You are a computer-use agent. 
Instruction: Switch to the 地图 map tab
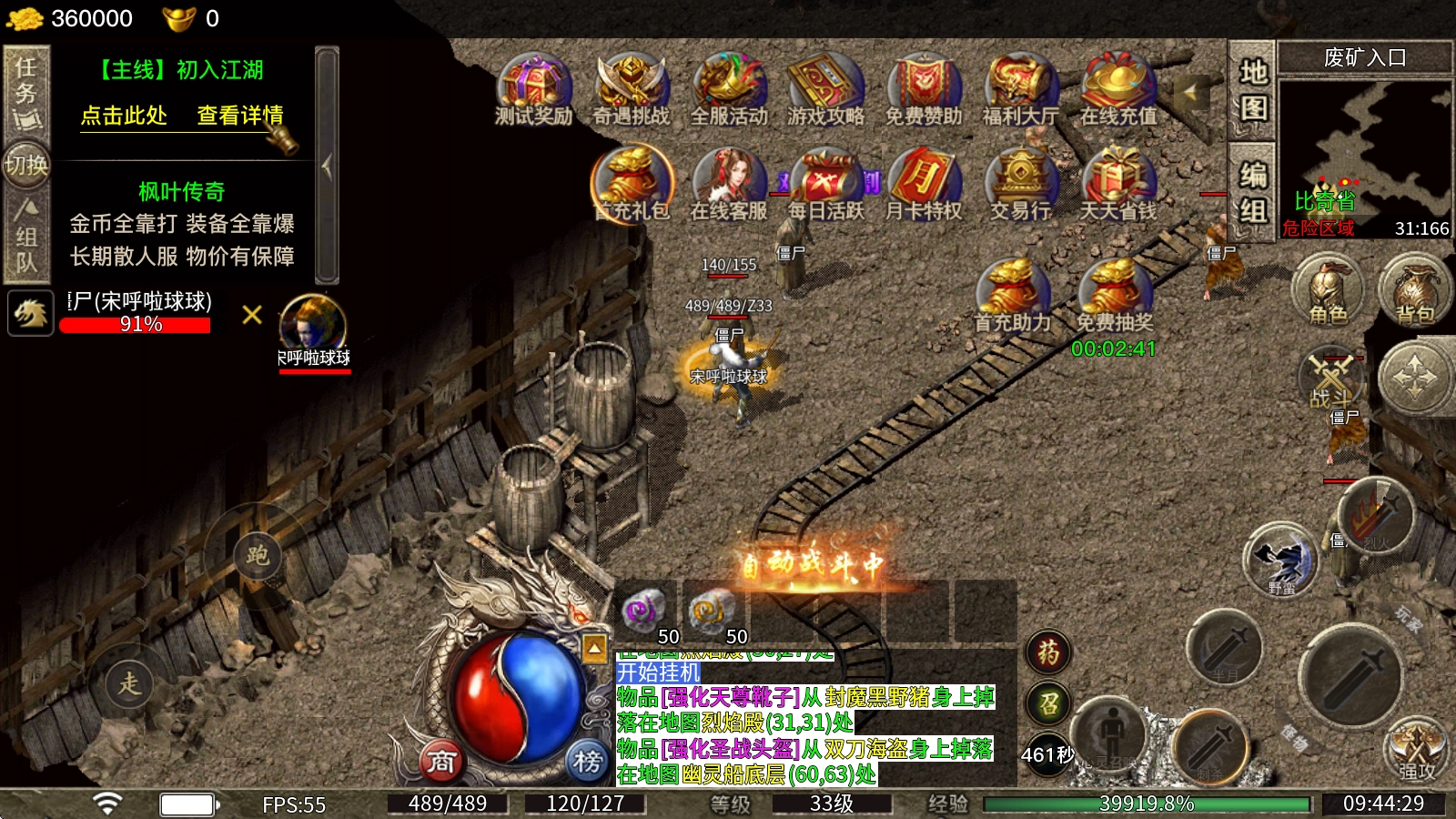click(1253, 90)
